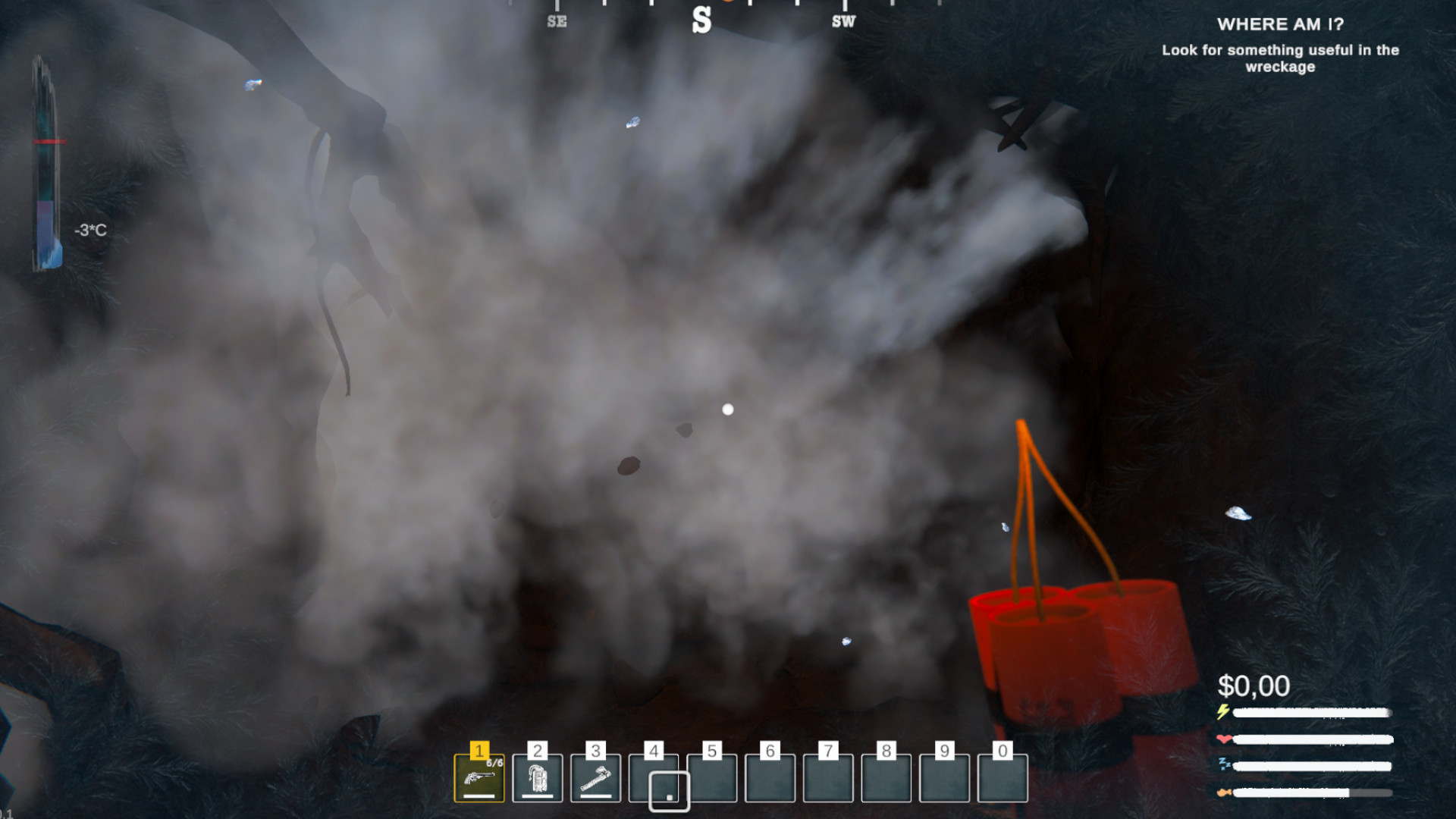This screenshot has height=819, width=1456.
Task: Select empty hotbar slot 7
Action: coord(828,778)
